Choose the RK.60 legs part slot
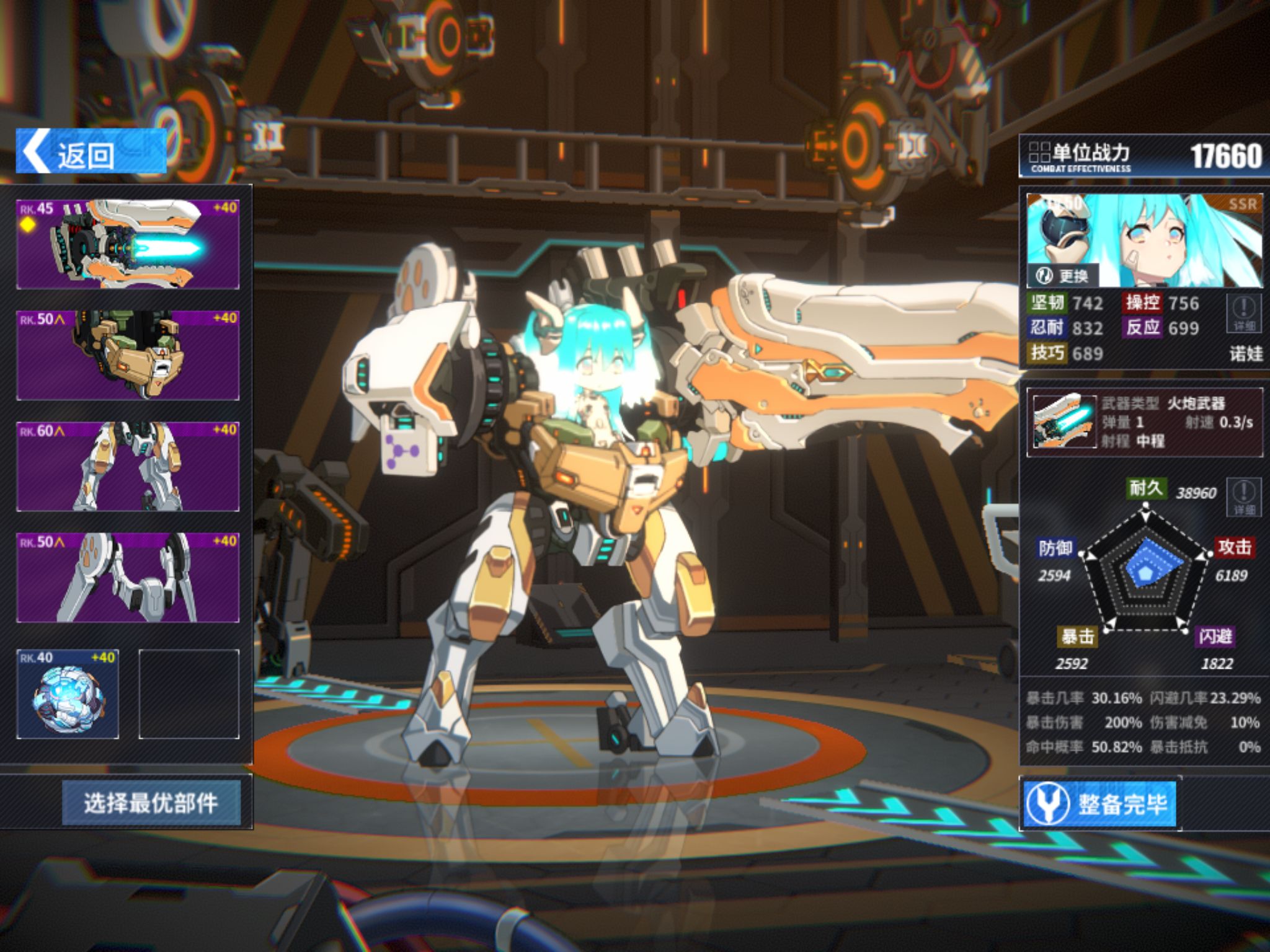This screenshot has height=952, width=1270. click(x=128, y=467)
